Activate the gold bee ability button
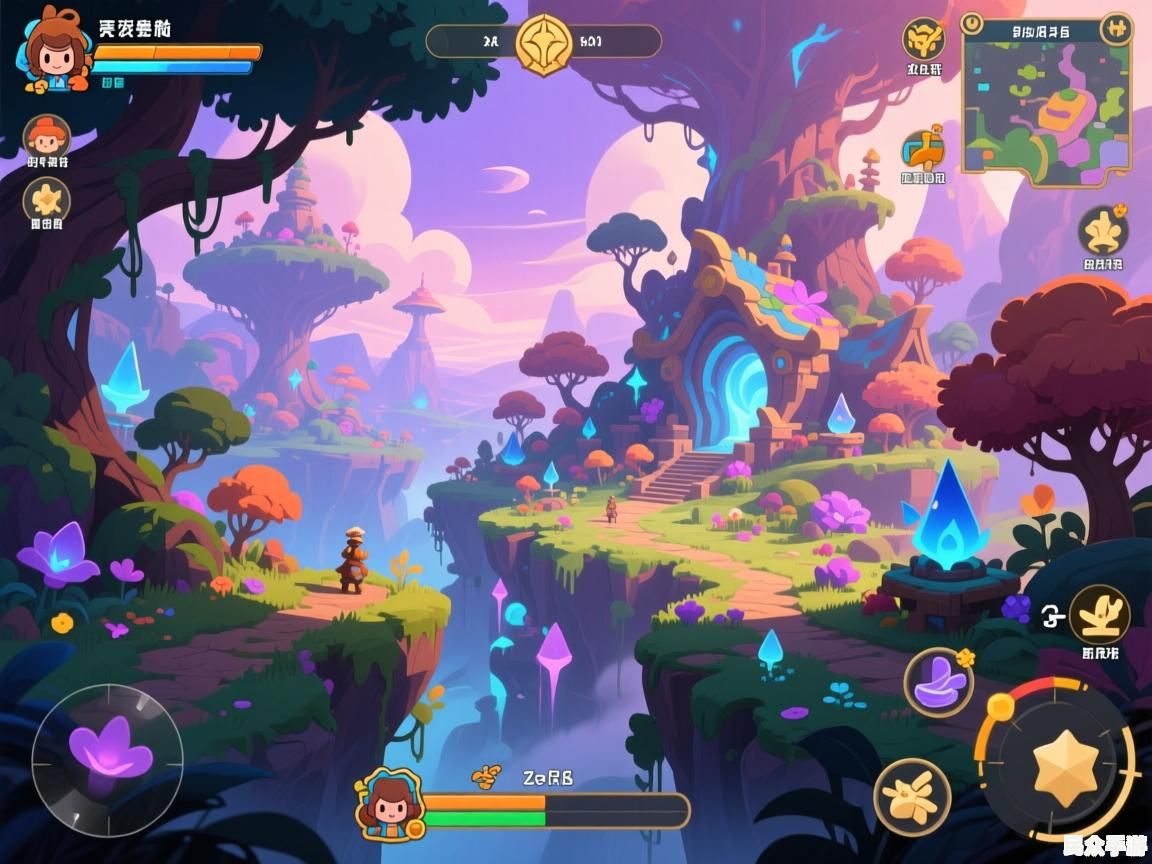1152x864 pixels. pos(911,797)
